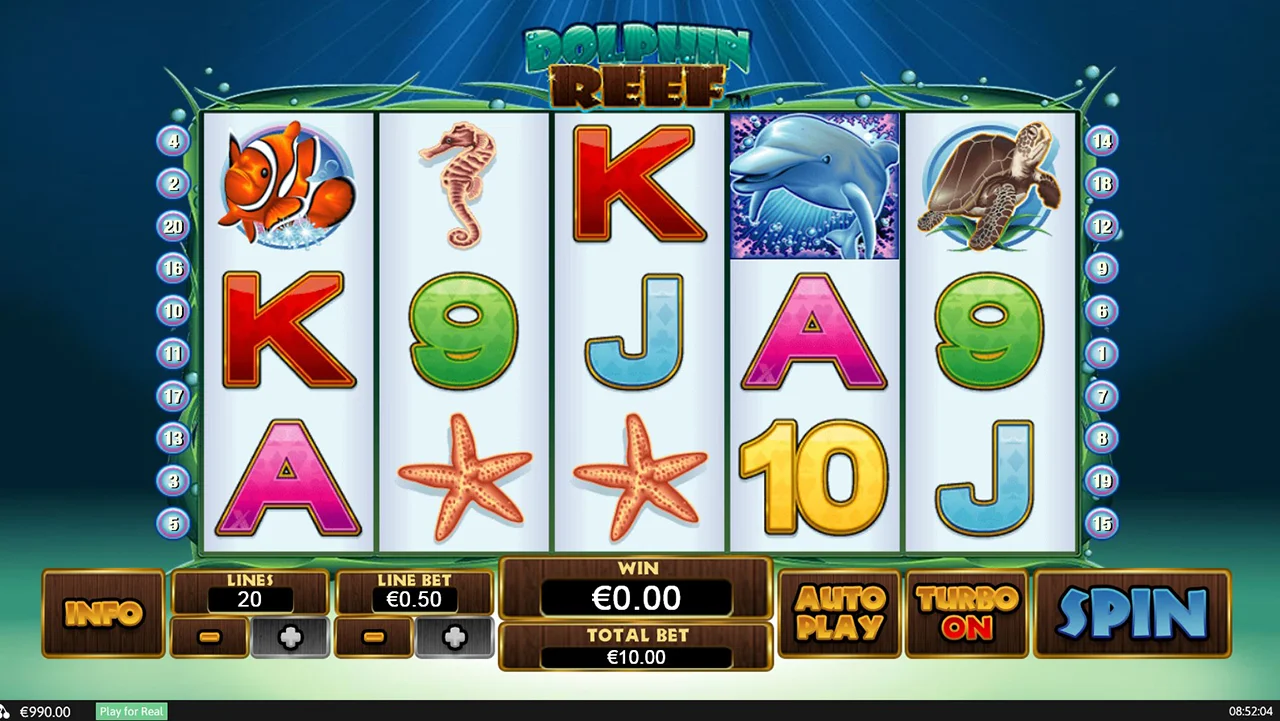Viewport: 1280px width, 721px height.
Task: Choose payline bubble number 19
Action: point(1102,481)
